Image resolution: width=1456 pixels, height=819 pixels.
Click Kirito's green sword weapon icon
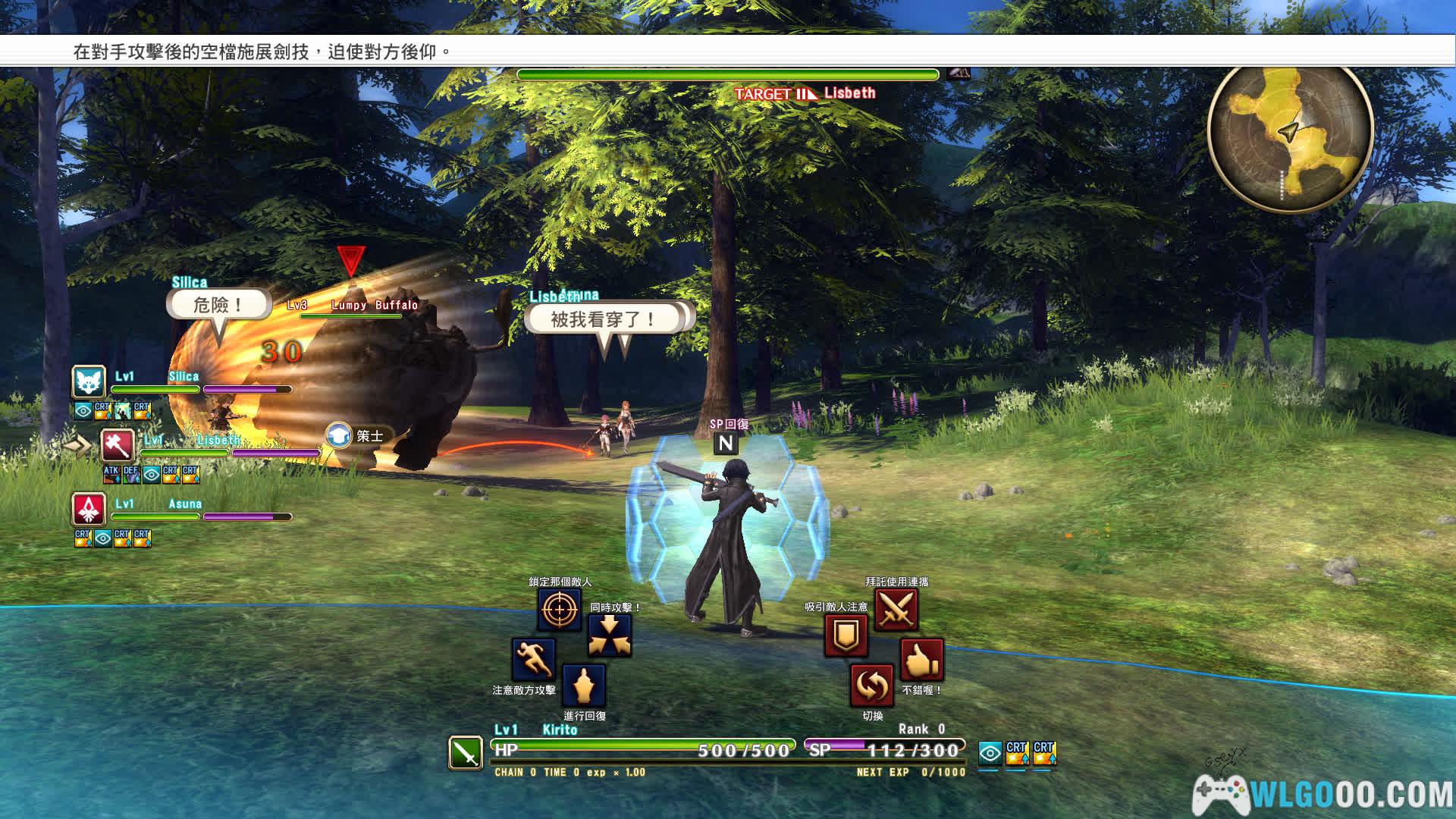click(465, 753)
